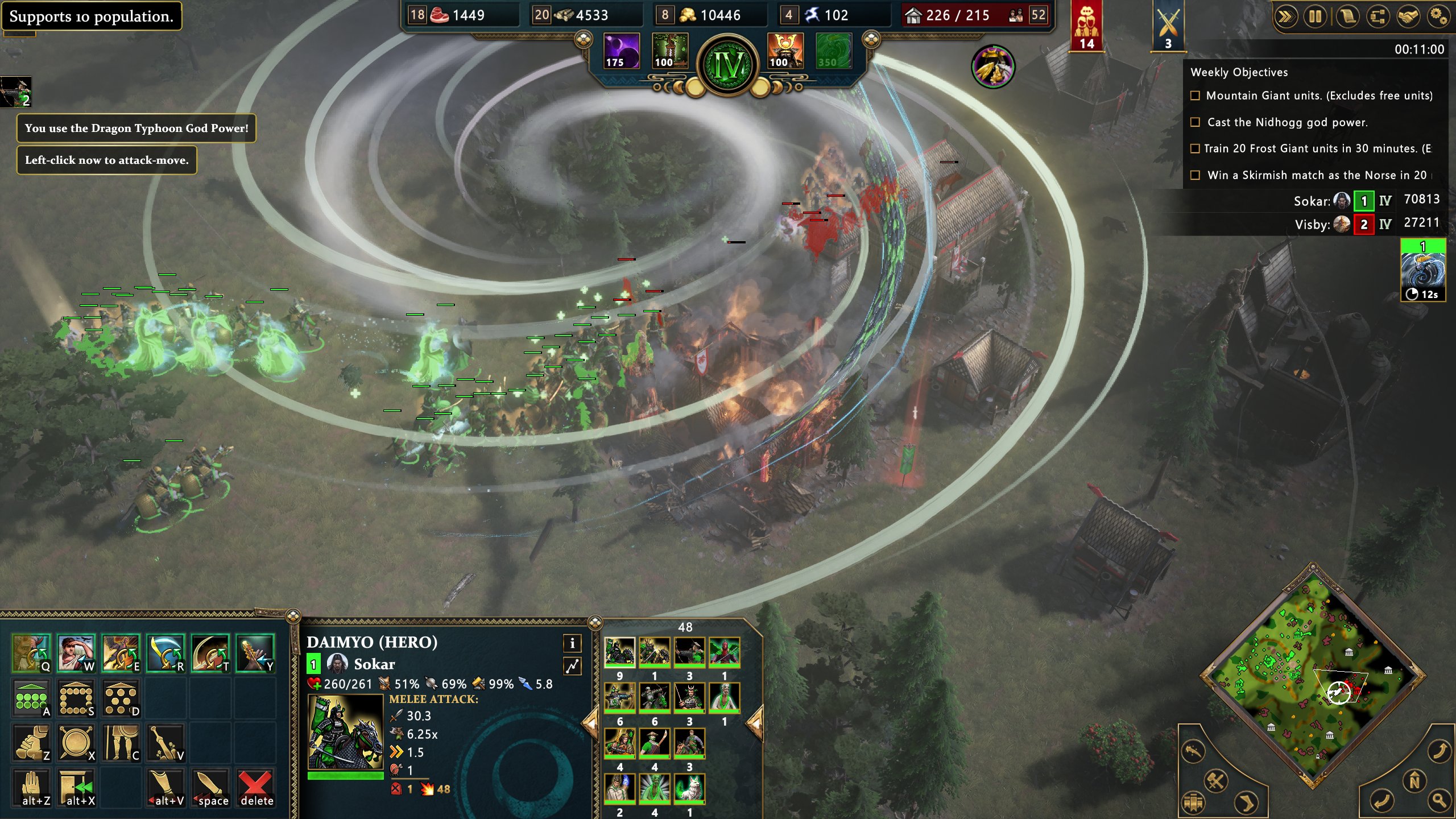This screenshot has height=819, width=1456.
Task: Open the settings gears menu
Action: (x=1438, y=16)
